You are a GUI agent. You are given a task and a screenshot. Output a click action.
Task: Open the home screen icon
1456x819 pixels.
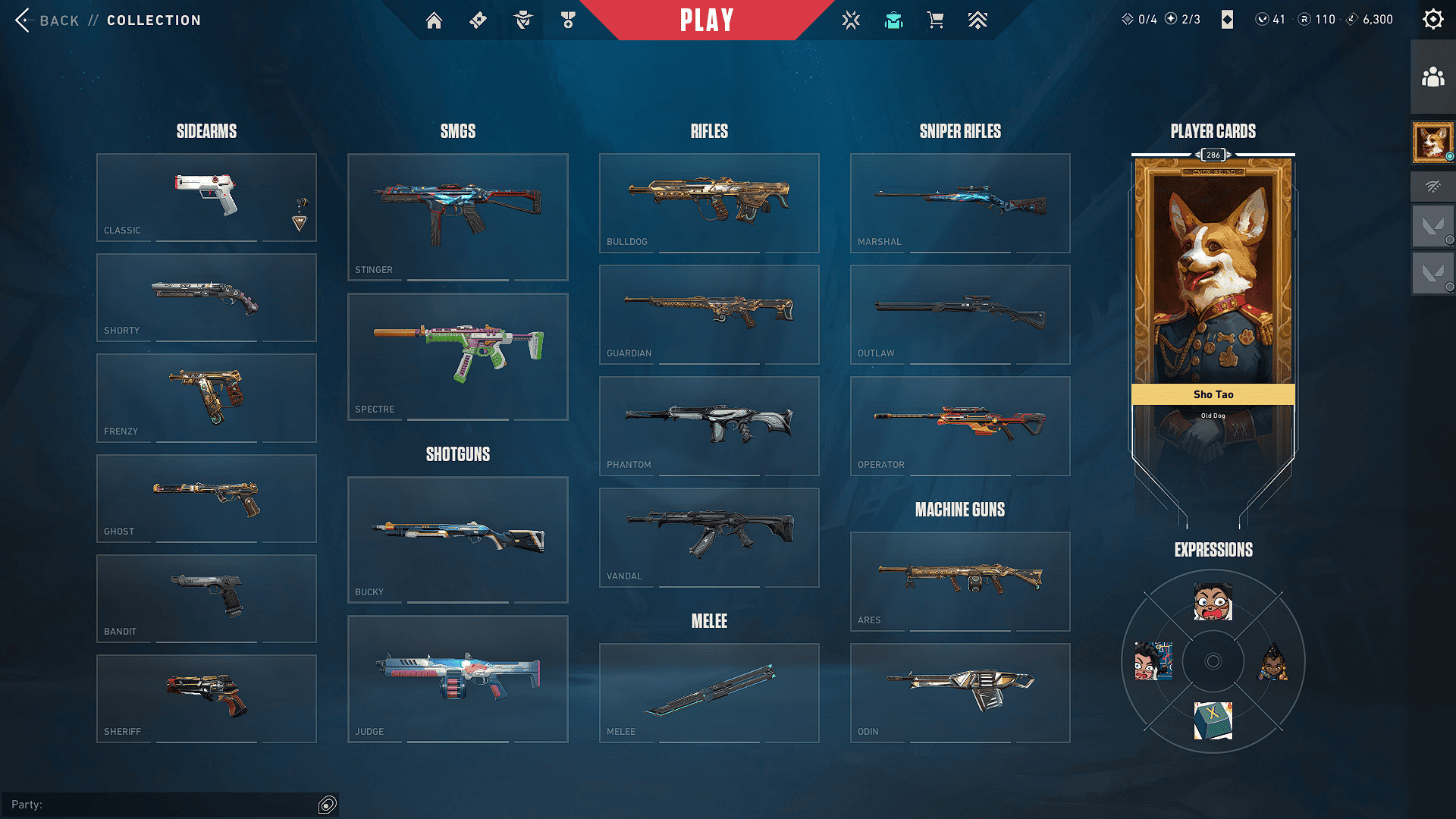pyautogui.click(x=434, y=20)
